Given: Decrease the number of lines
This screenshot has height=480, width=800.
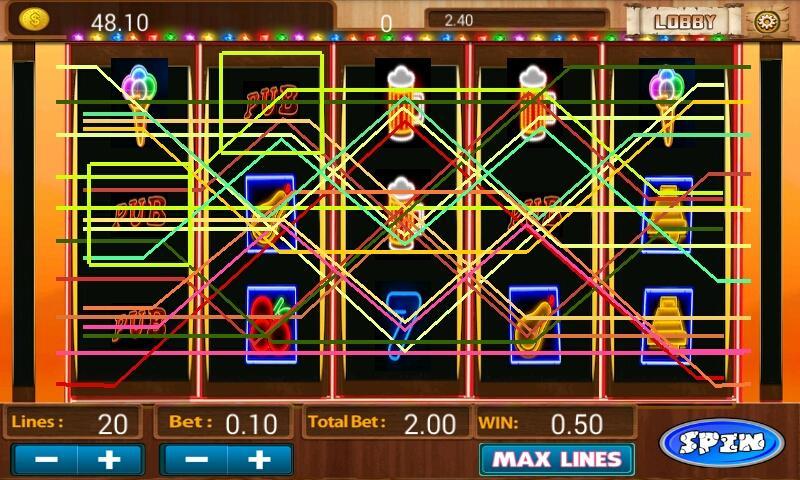Looking at the screenshot, I should [44, 460].
